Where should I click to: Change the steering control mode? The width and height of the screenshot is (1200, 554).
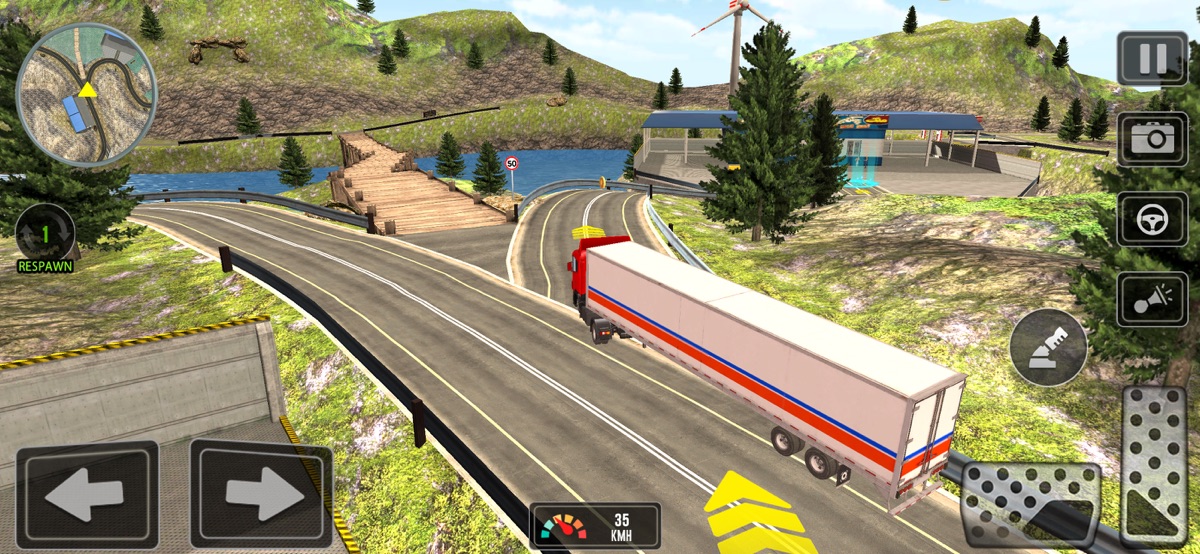(x=1152, y=219)
